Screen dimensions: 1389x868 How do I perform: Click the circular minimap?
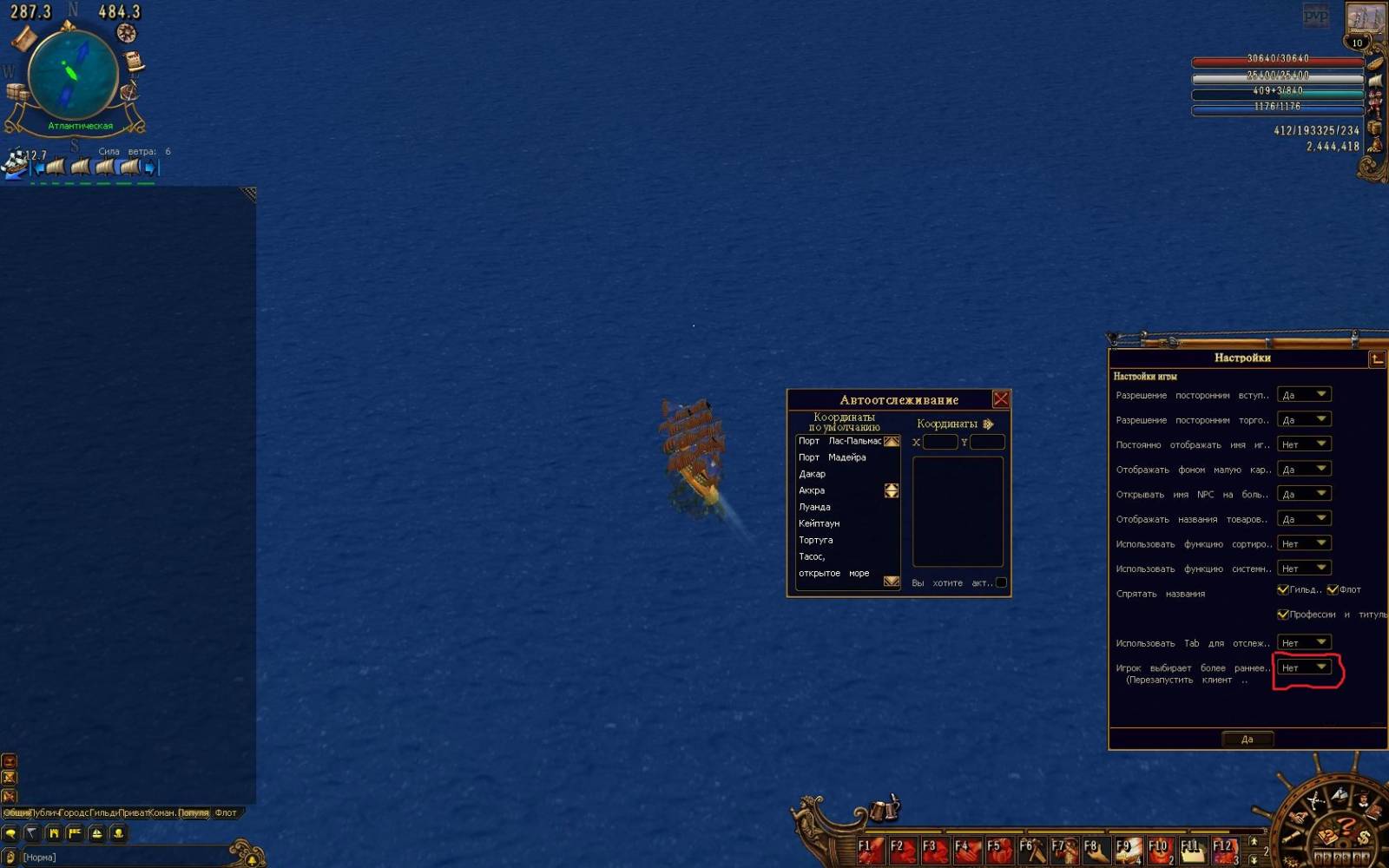(x=73, y=75)
